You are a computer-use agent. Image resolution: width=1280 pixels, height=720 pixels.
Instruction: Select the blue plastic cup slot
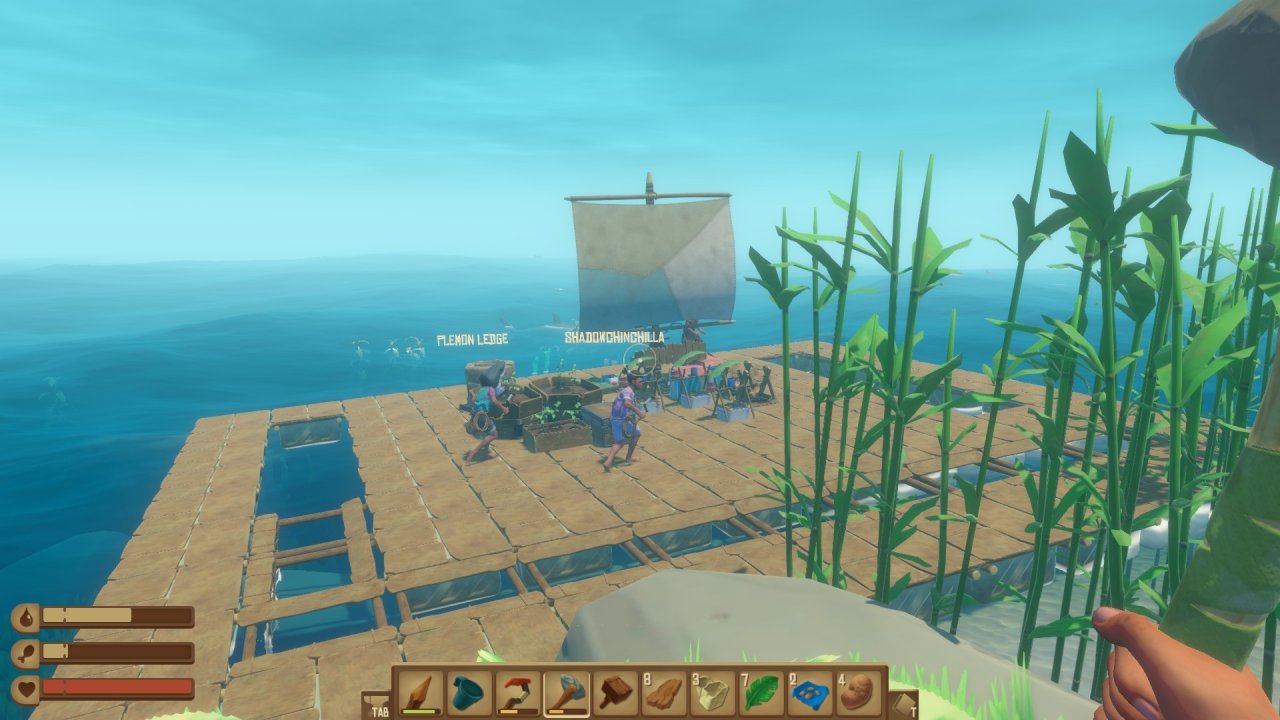(469, 692)
